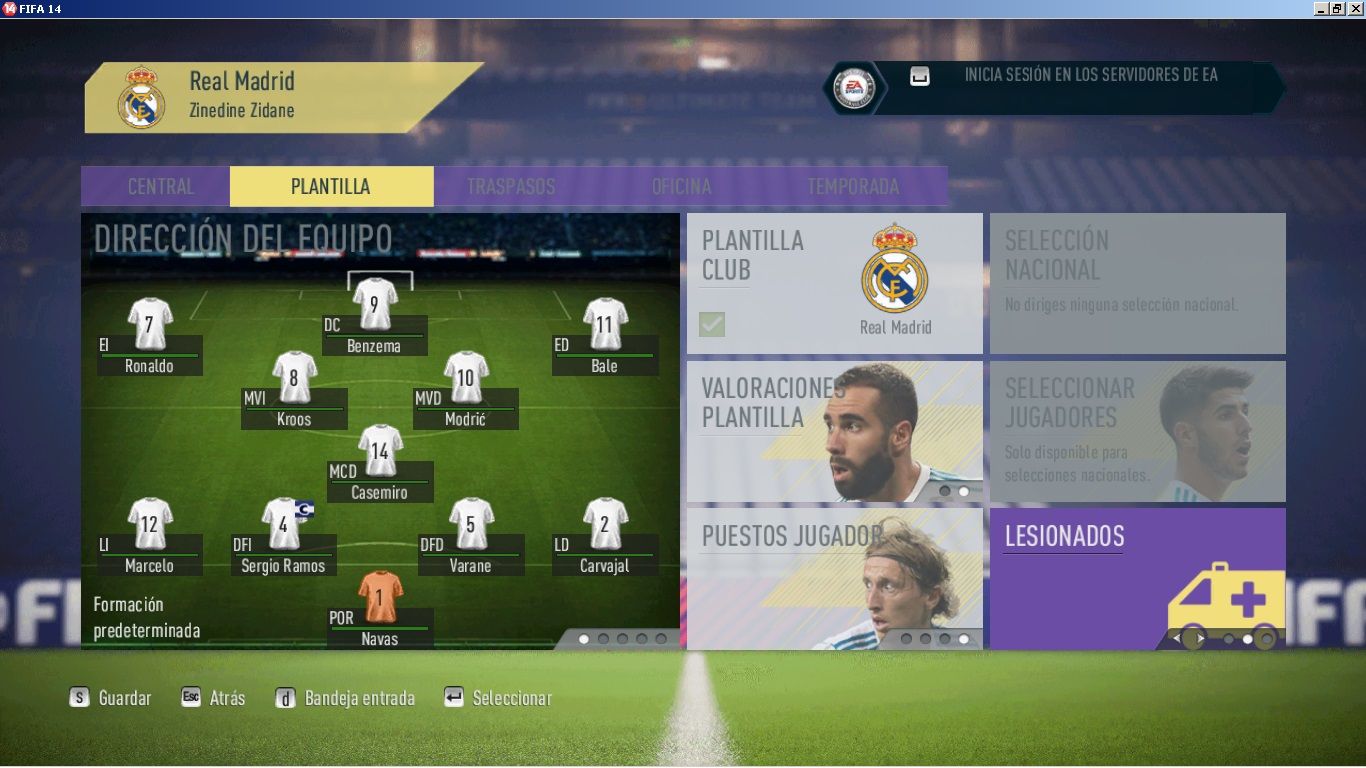Screen dimensions: 1366x768
Task: Go to the Oficina tab
Action: [681, 187]
